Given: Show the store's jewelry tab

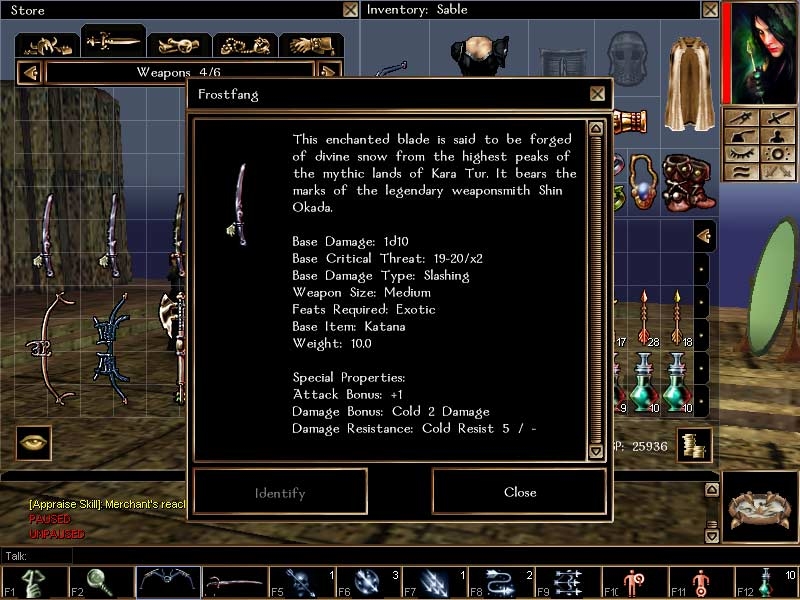Looking at the screenshot, I should coord(245,45).
